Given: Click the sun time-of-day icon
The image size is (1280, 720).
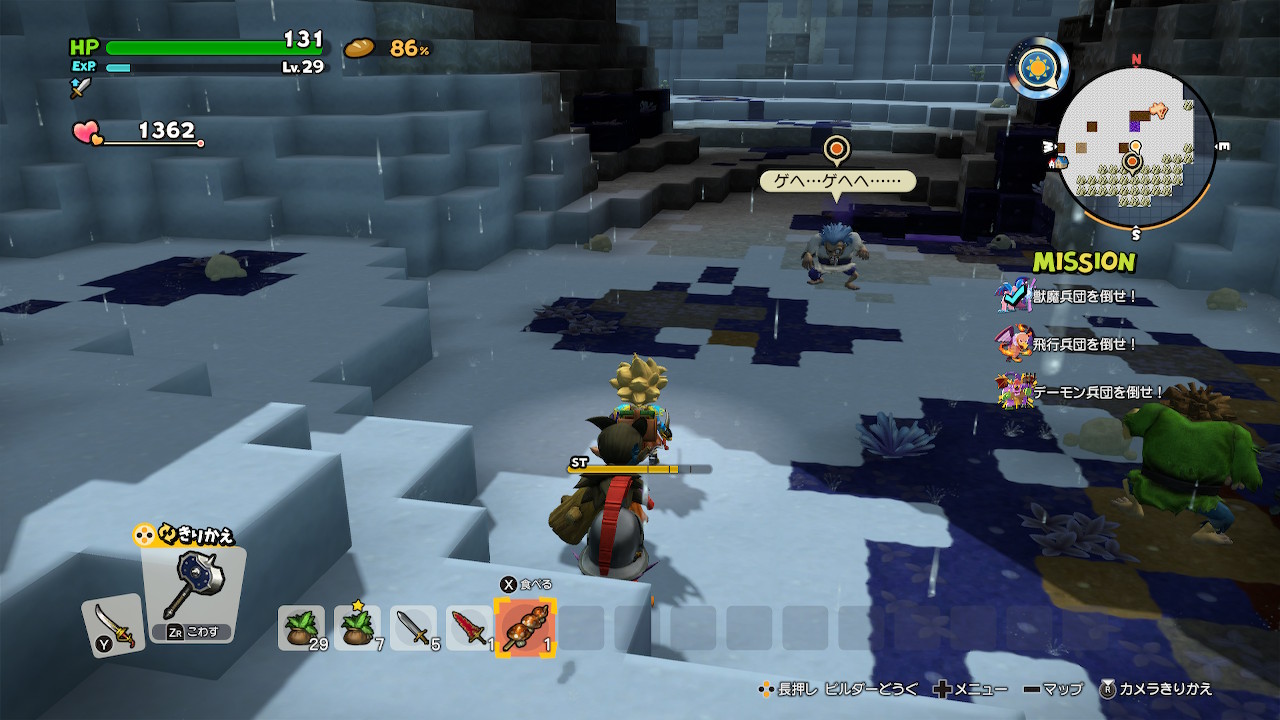Looking at the screenshot, I should tap(1038, 68).
